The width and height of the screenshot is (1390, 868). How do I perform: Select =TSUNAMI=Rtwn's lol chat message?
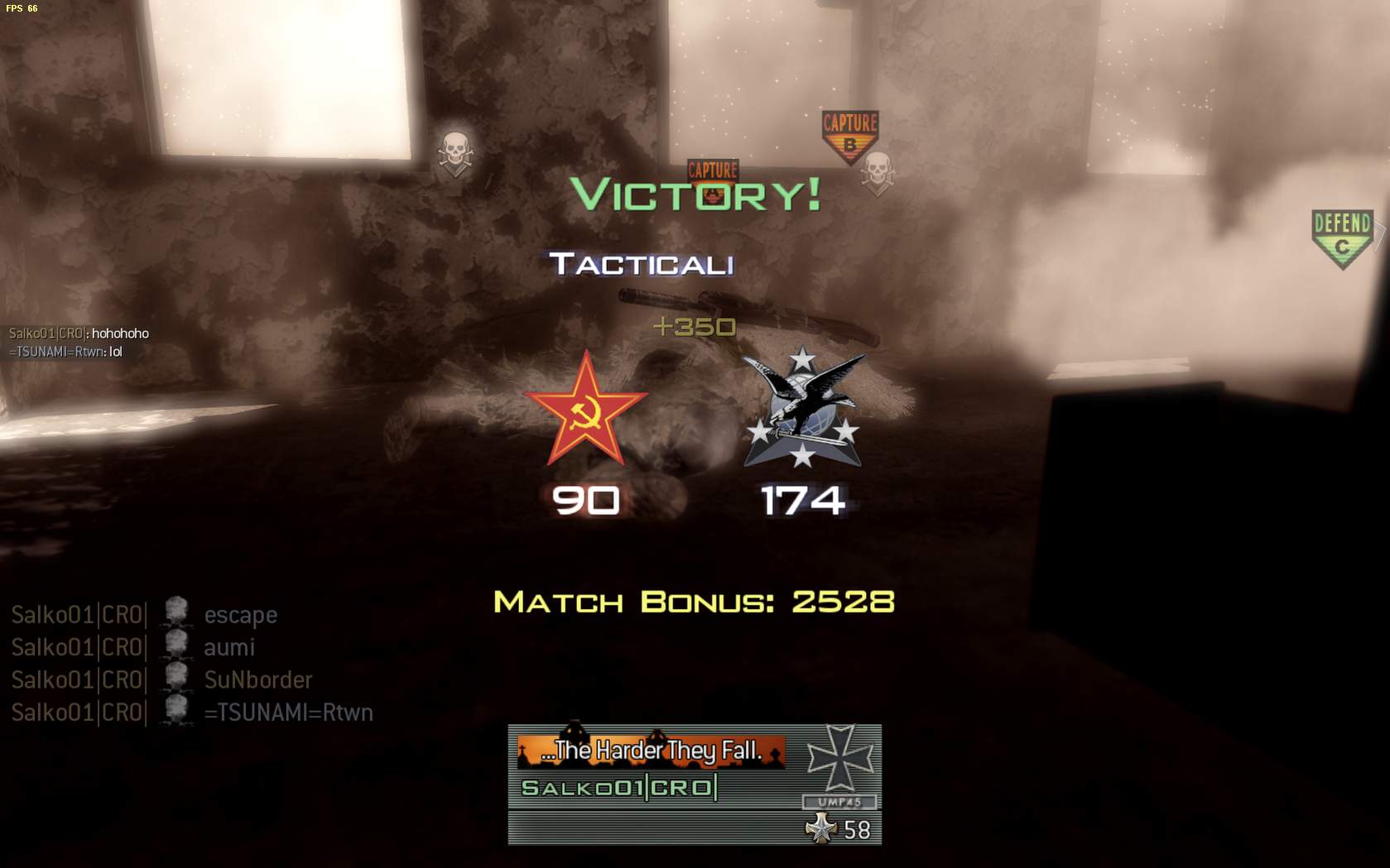[66, 352]
